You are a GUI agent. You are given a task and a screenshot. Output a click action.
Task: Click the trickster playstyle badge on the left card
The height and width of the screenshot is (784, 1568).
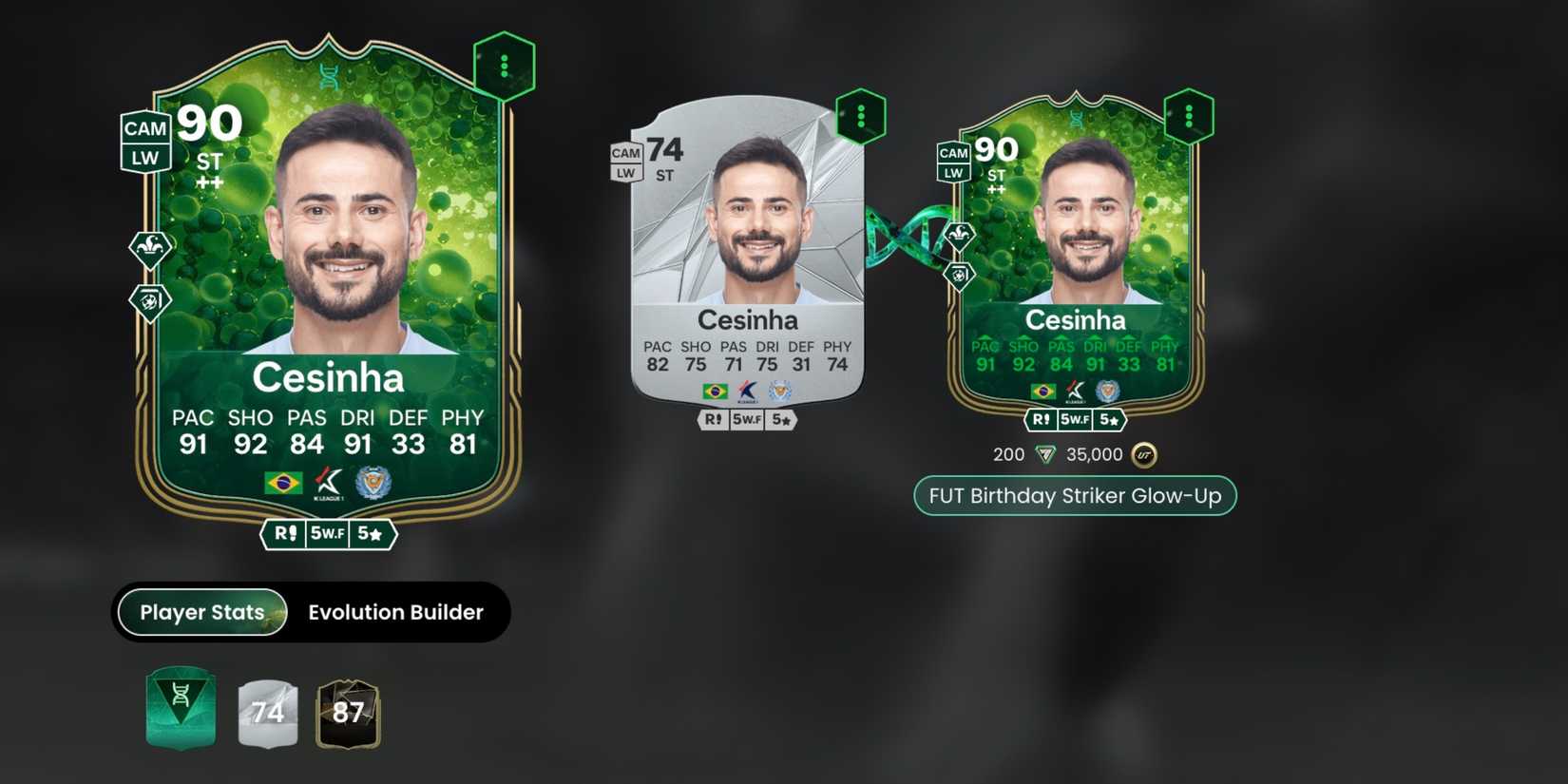[x=147, y=245]
